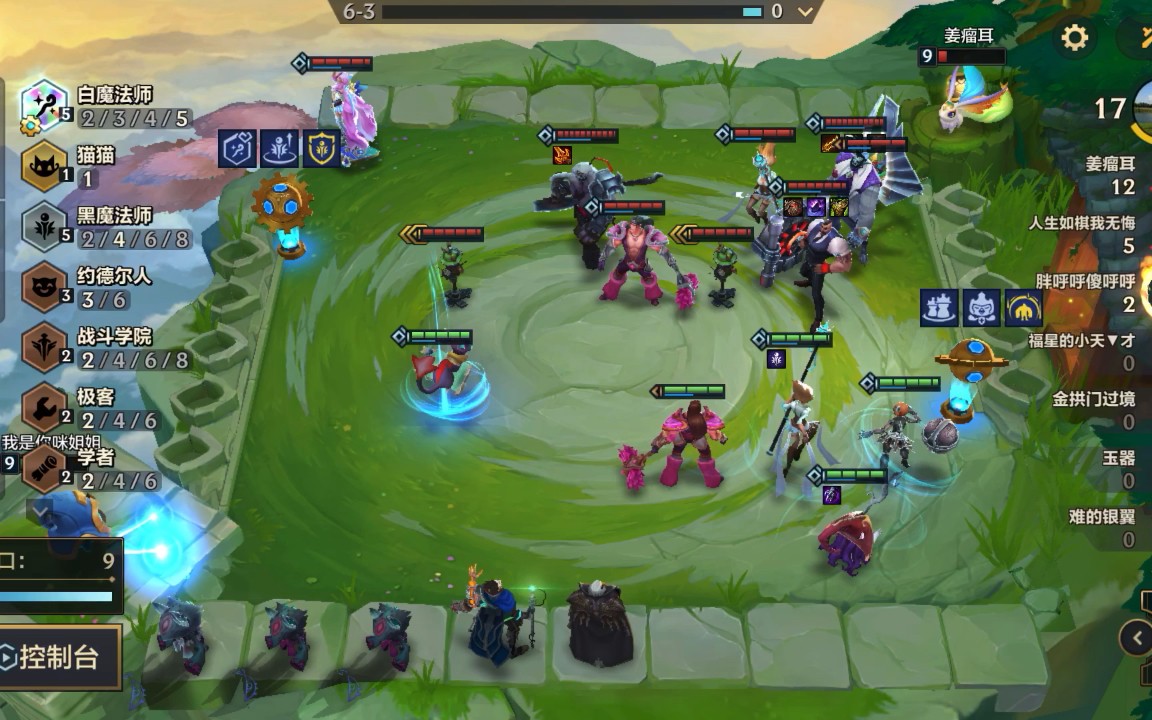Expand the stage 6-3 dropdown arrow
Viewport: 1152px width, 720px height.
[x=805, y=12]
